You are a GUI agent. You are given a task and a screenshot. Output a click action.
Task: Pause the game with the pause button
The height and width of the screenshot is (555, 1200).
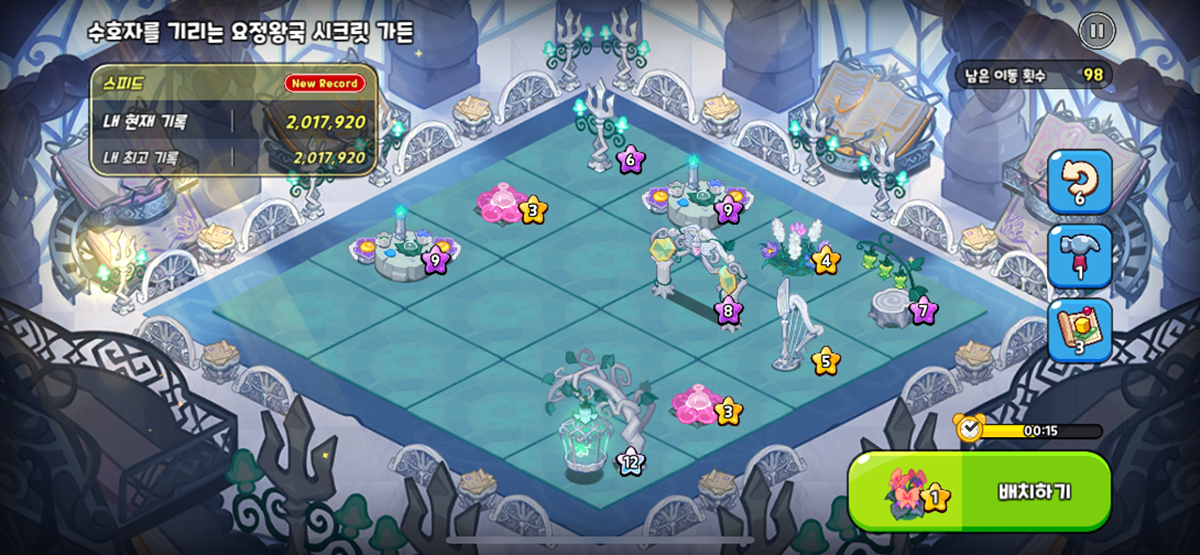pos(1096,31)
